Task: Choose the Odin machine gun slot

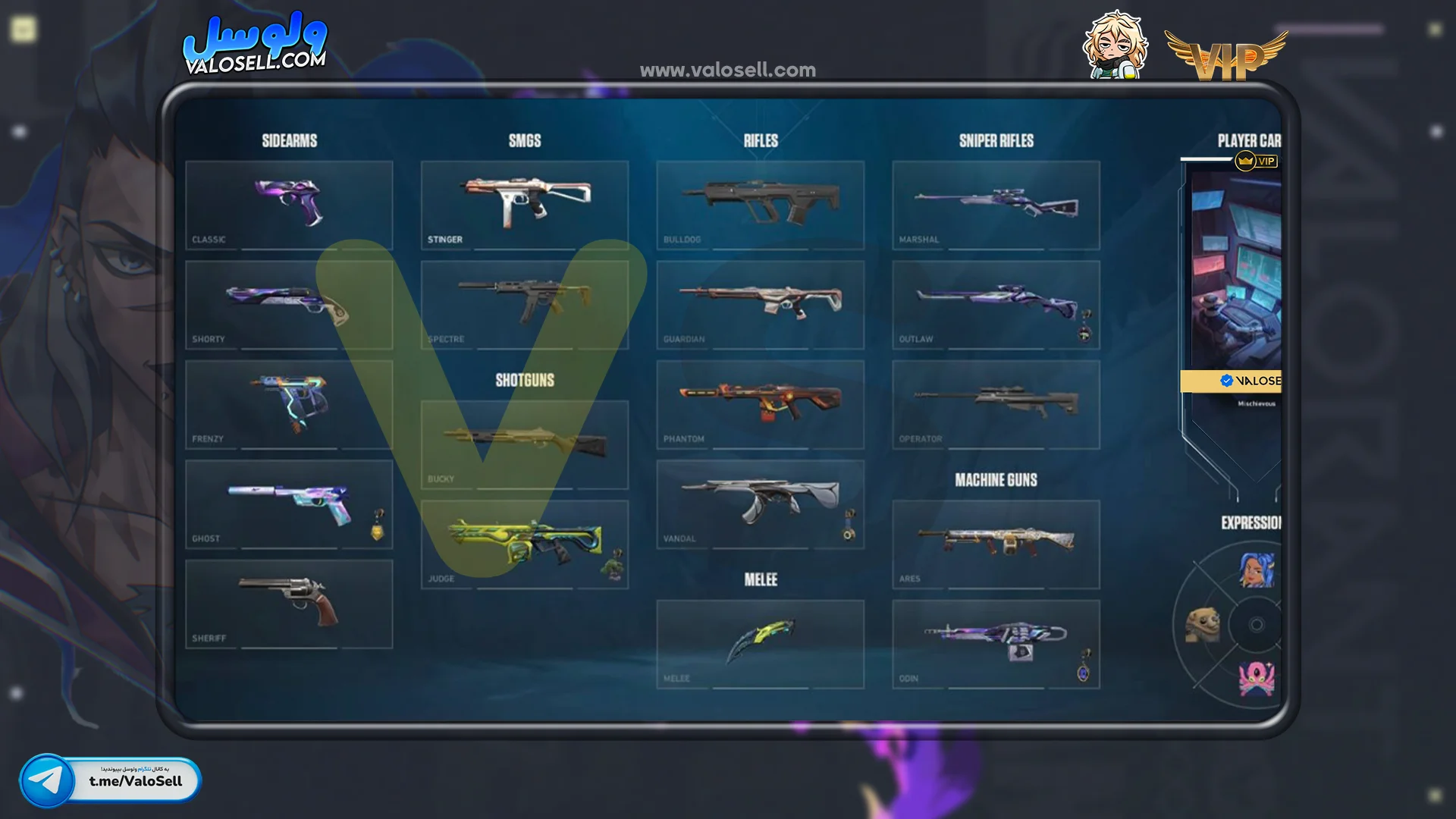Action: point(996,644)
